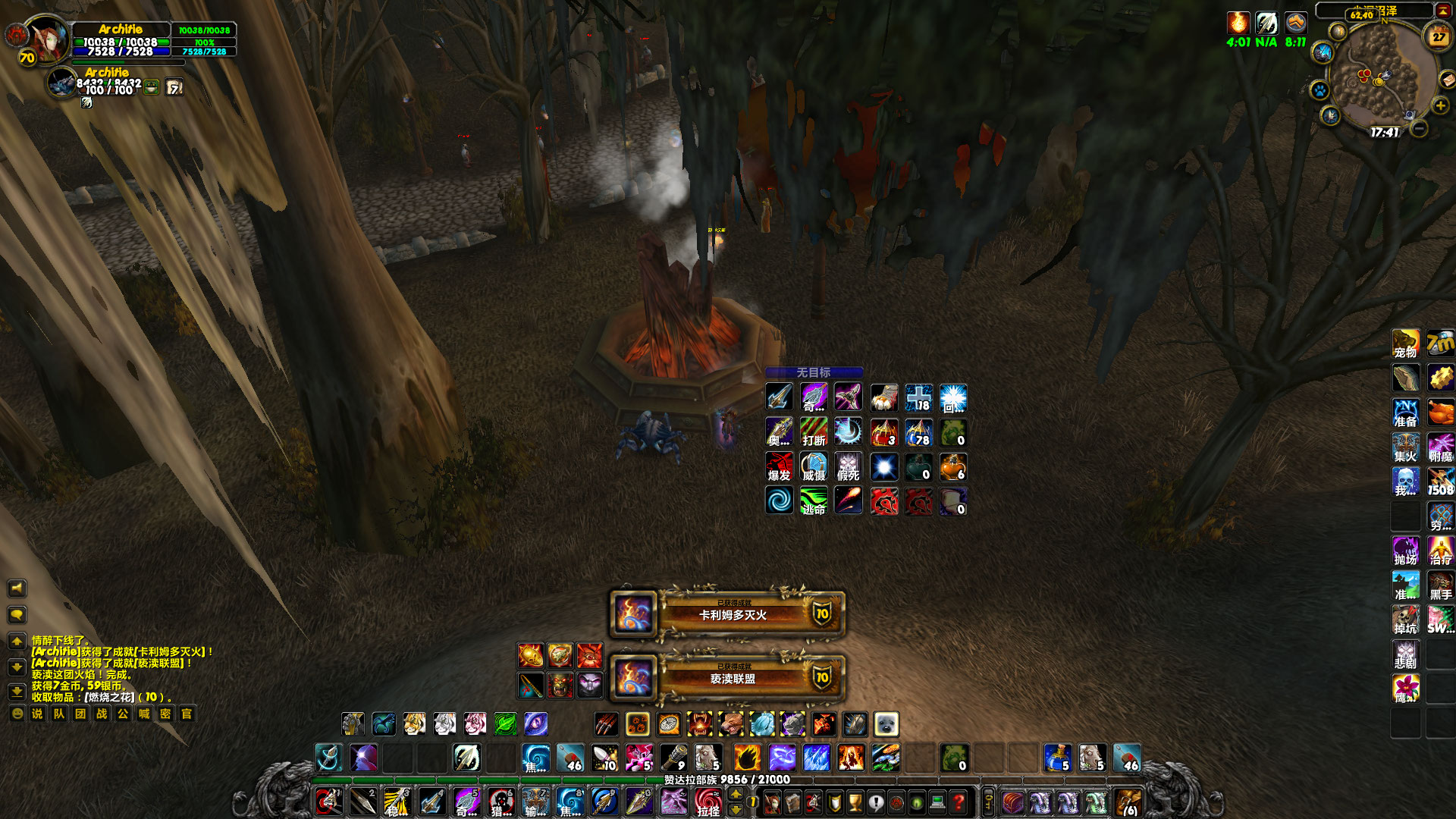Activate the 集火 focus fire macro

[x=1405, y=447]
